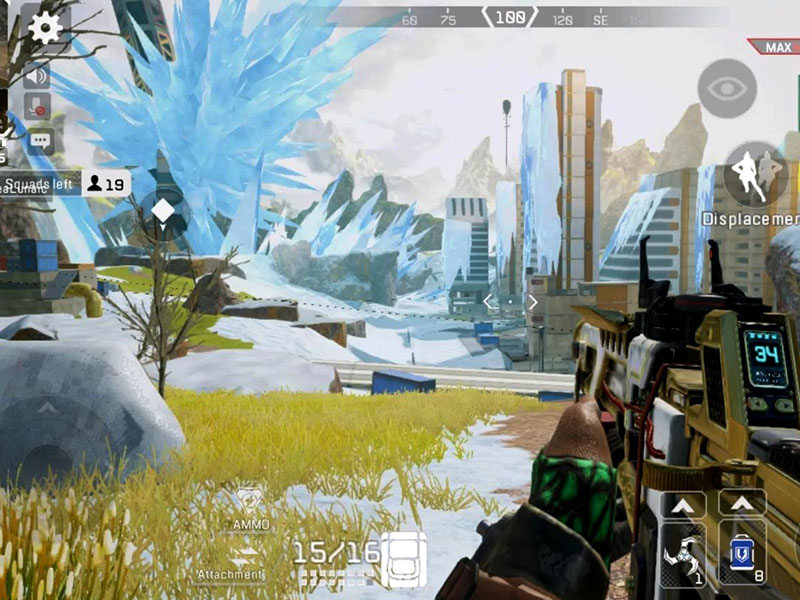Screen dimensions: 800x600
Task: Tap the virtual movement joystick
Action: coord(50,430)
